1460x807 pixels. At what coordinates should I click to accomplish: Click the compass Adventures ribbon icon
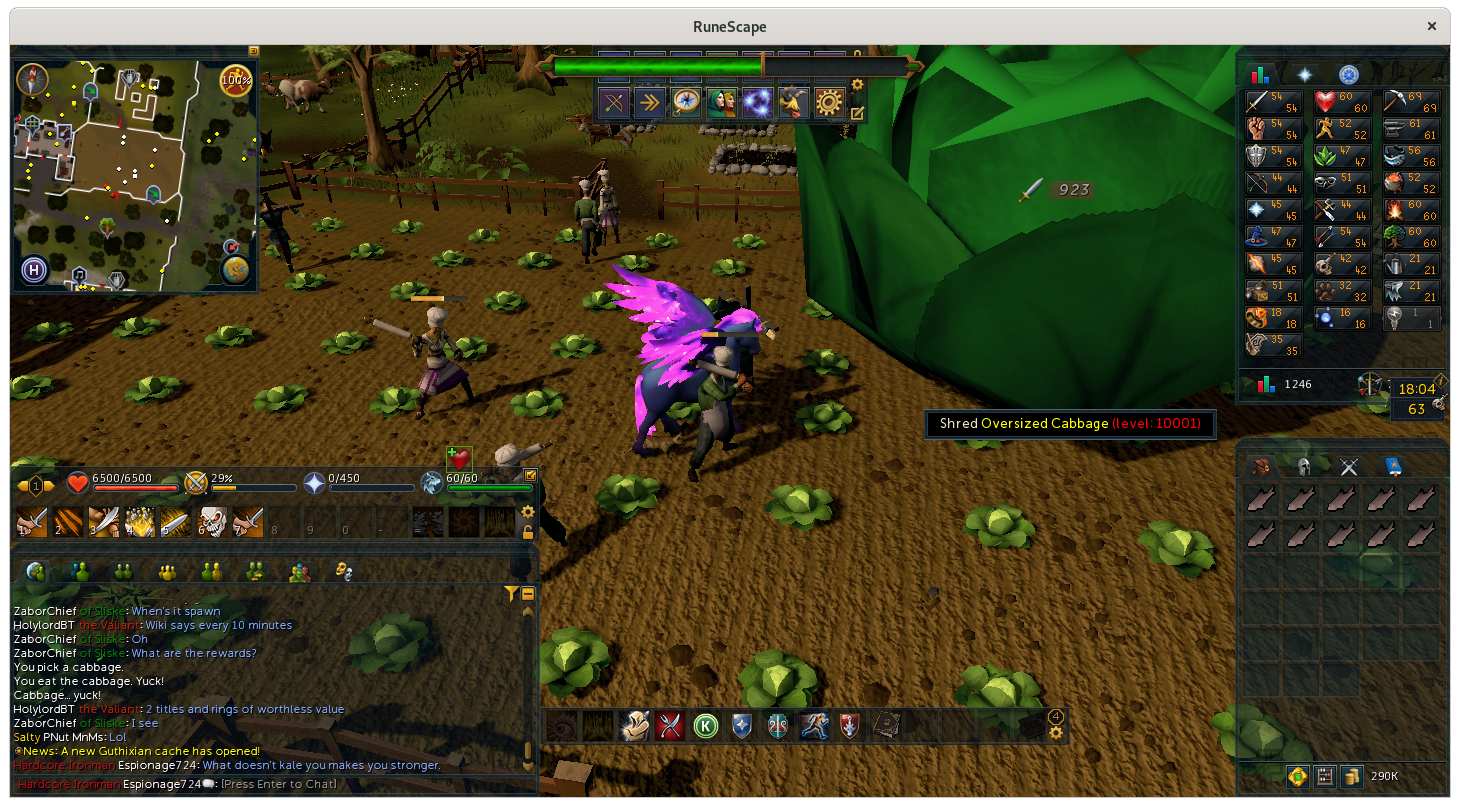pos(686,102)
